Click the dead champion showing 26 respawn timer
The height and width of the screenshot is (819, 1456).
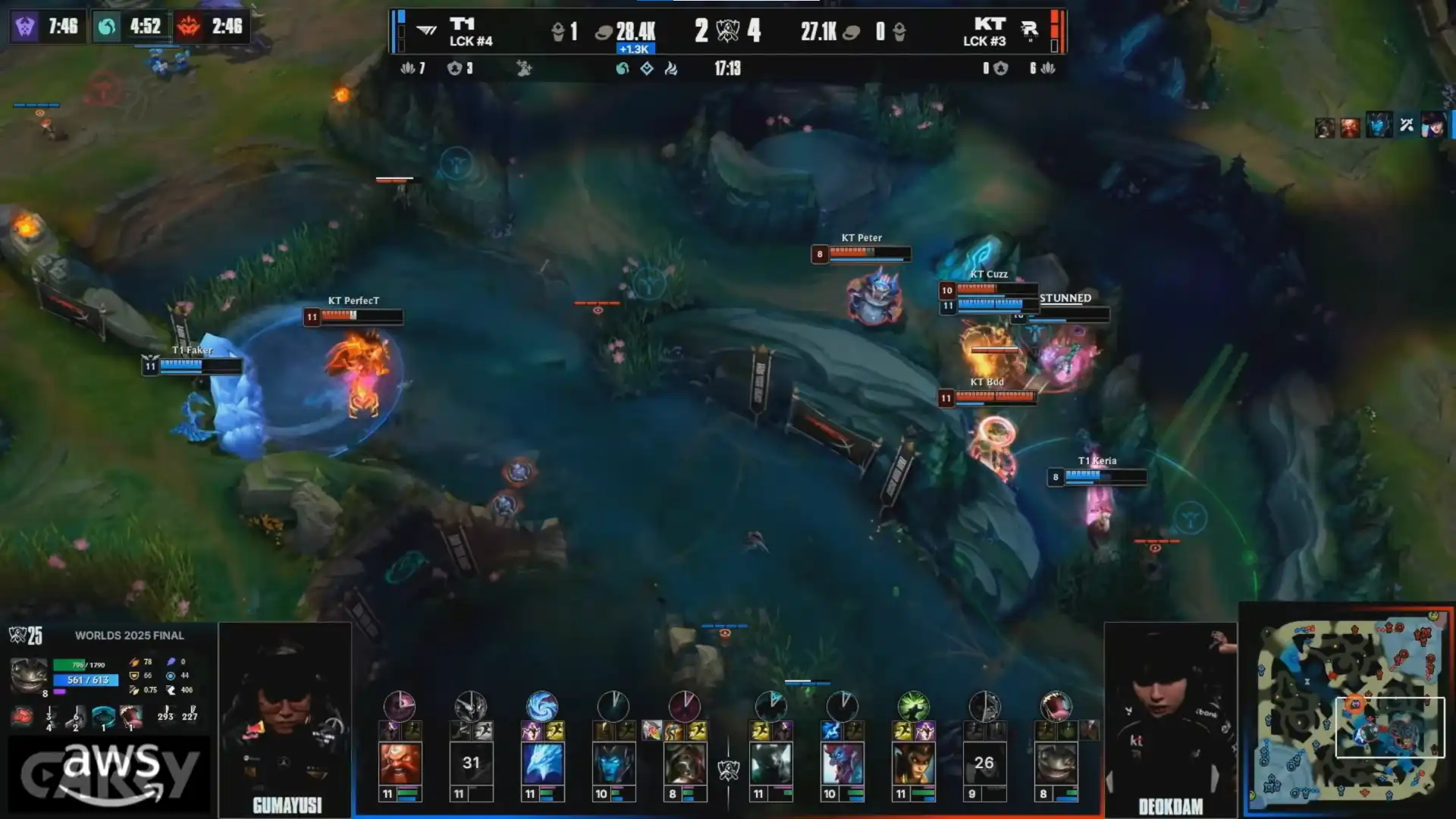(x=984, y=763)
